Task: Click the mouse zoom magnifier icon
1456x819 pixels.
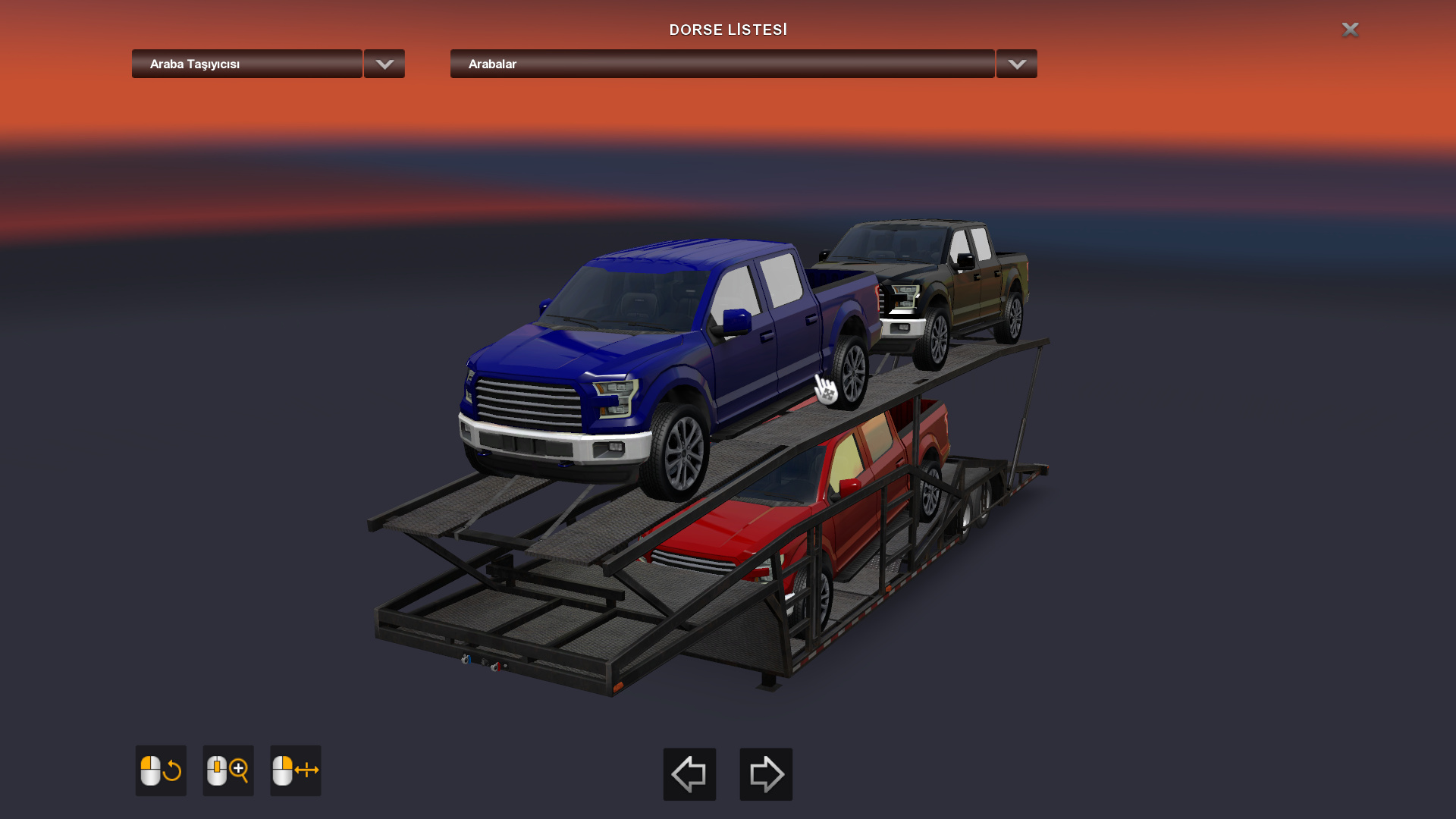Action: click(x=228, y=770)
